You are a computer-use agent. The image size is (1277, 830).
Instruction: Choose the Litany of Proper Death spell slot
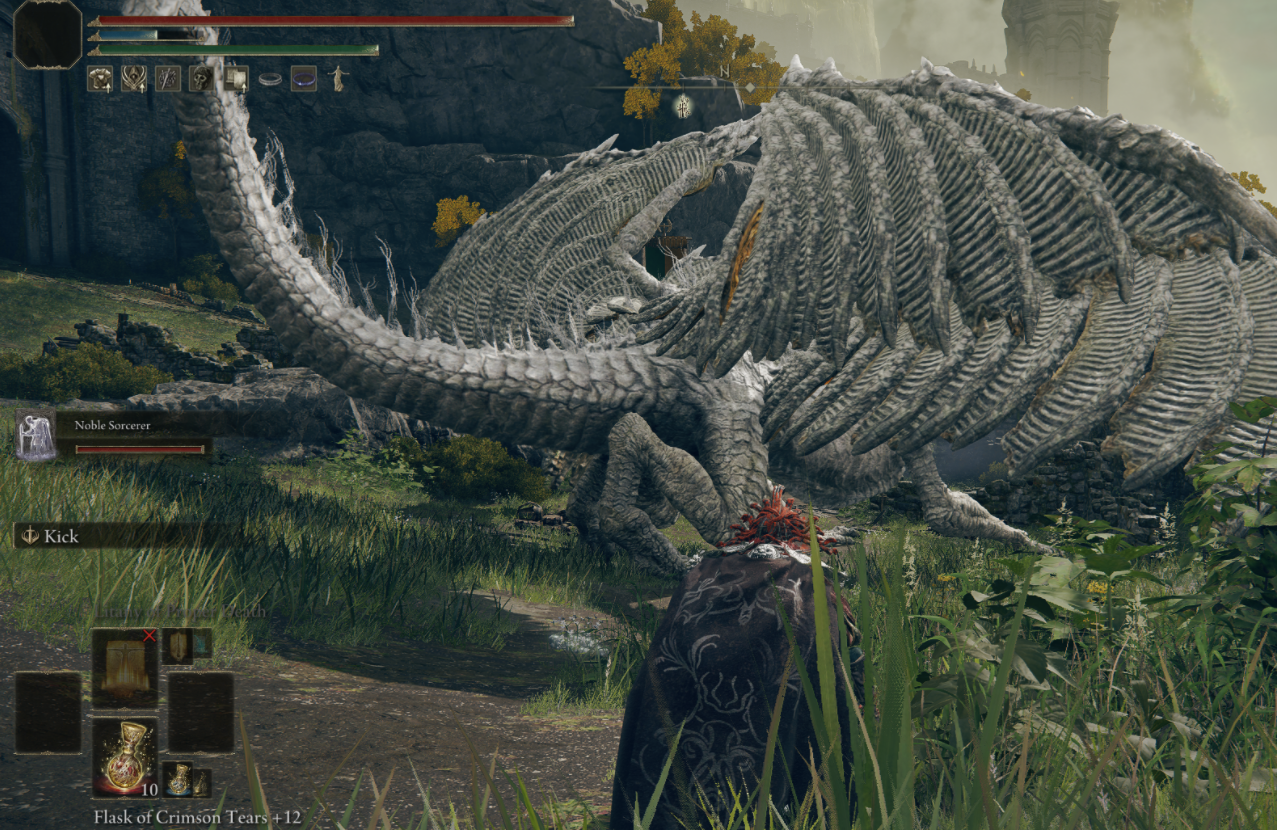[x=125, y=667]
